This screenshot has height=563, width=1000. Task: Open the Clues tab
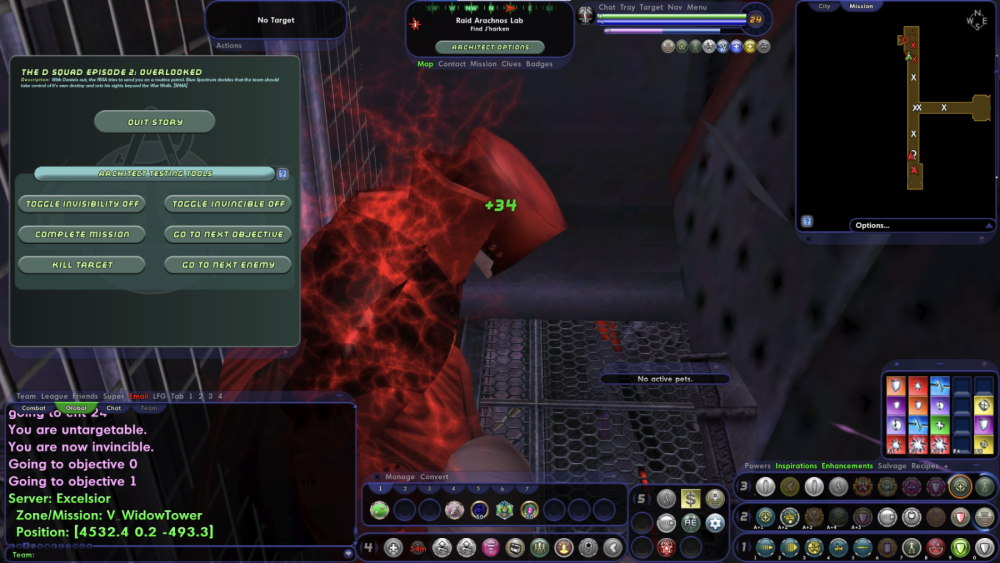point(511,64)
